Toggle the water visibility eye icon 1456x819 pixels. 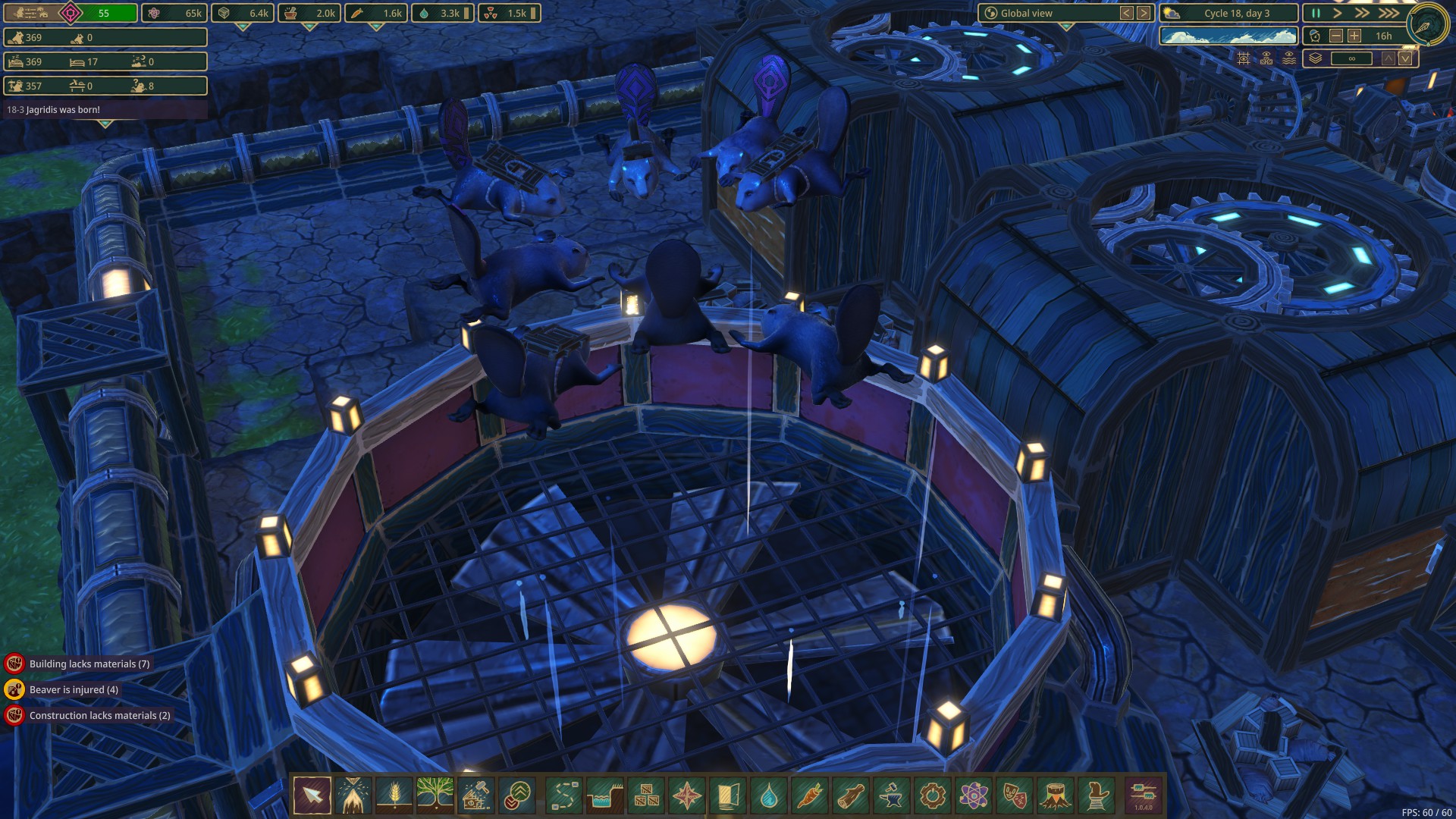pyautogui.click(x=1289, y=58)
